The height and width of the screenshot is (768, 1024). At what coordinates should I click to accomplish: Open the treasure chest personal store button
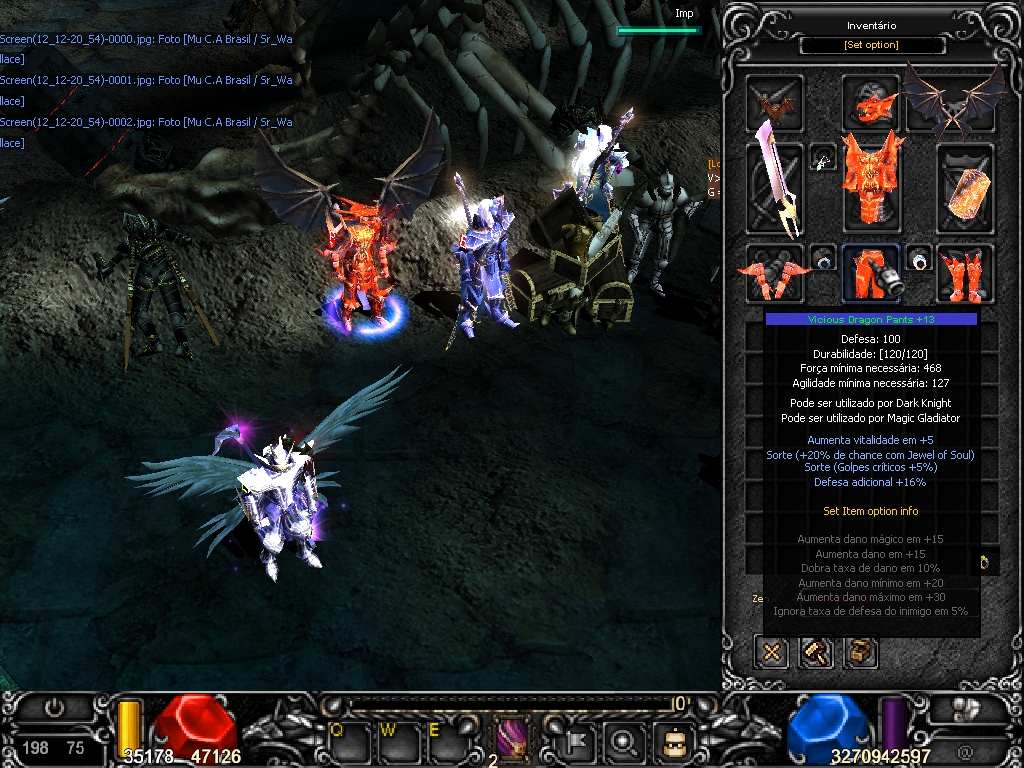click(x=862, y=653)
